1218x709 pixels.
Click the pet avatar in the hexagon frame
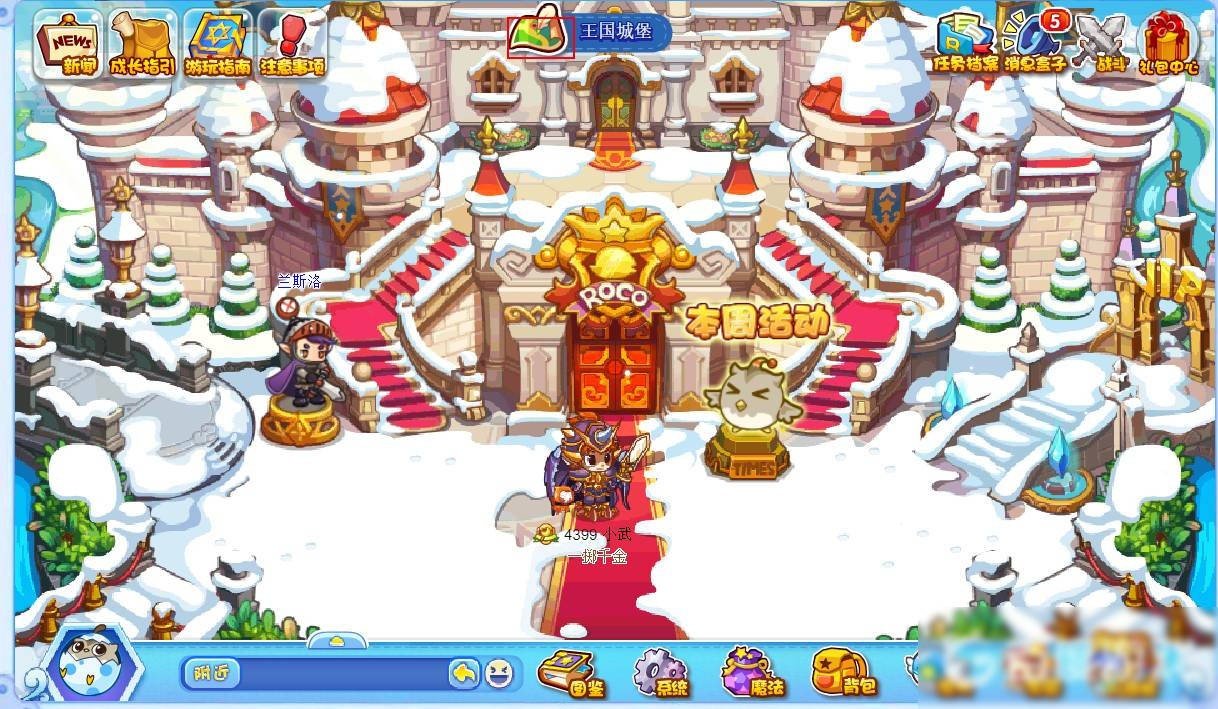(82, 663)
